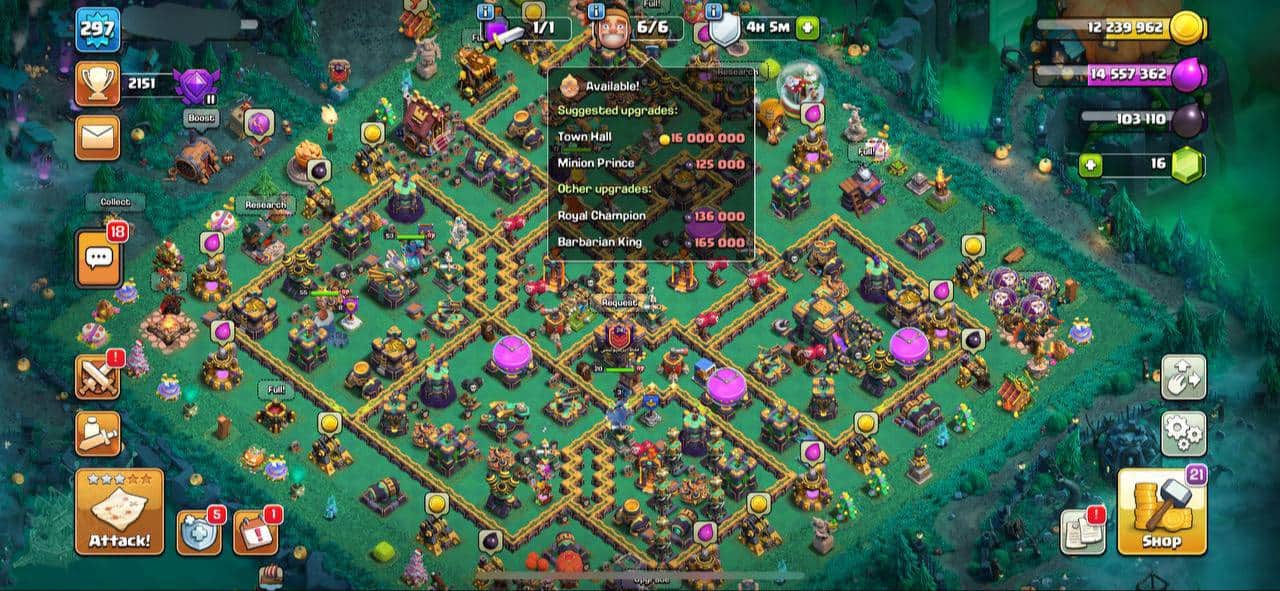Screen dimensions: 1280x591
Task: Open the mail inbox envelope
Action: [x=97, y=137]
